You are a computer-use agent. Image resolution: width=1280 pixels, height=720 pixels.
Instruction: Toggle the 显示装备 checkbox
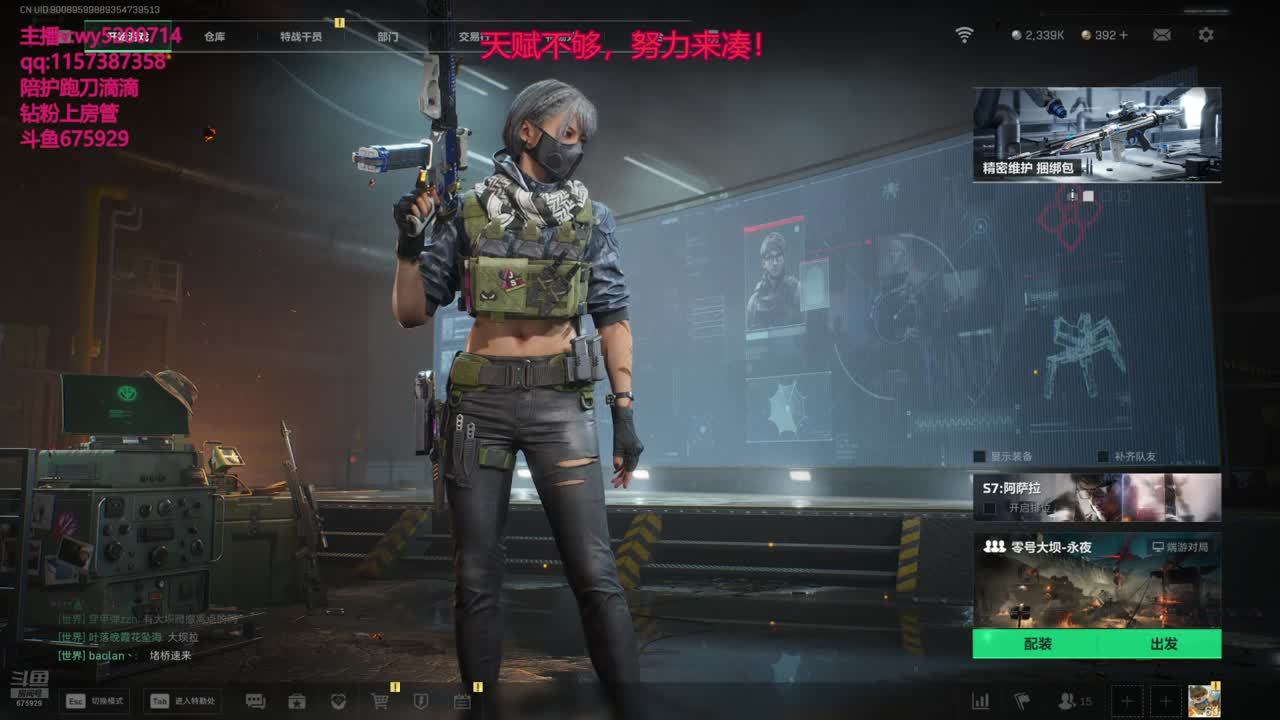coord(980,457)
